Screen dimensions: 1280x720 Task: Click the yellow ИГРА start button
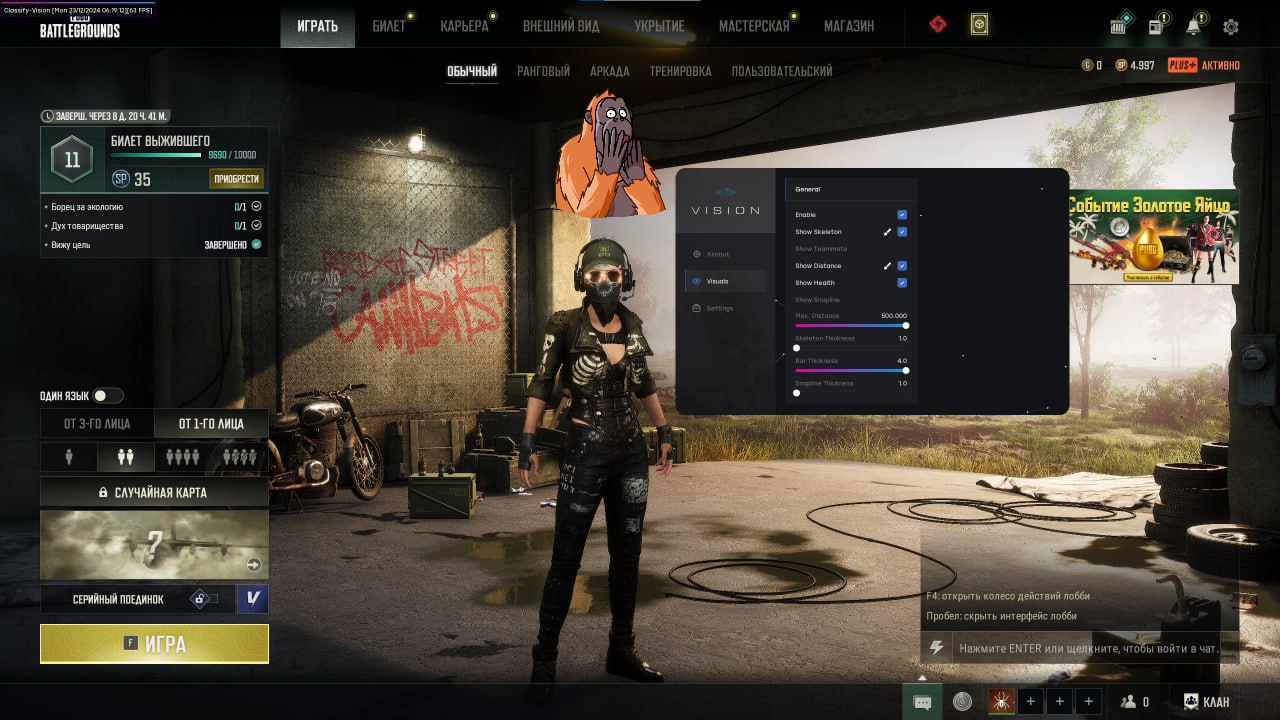(153, 643)
